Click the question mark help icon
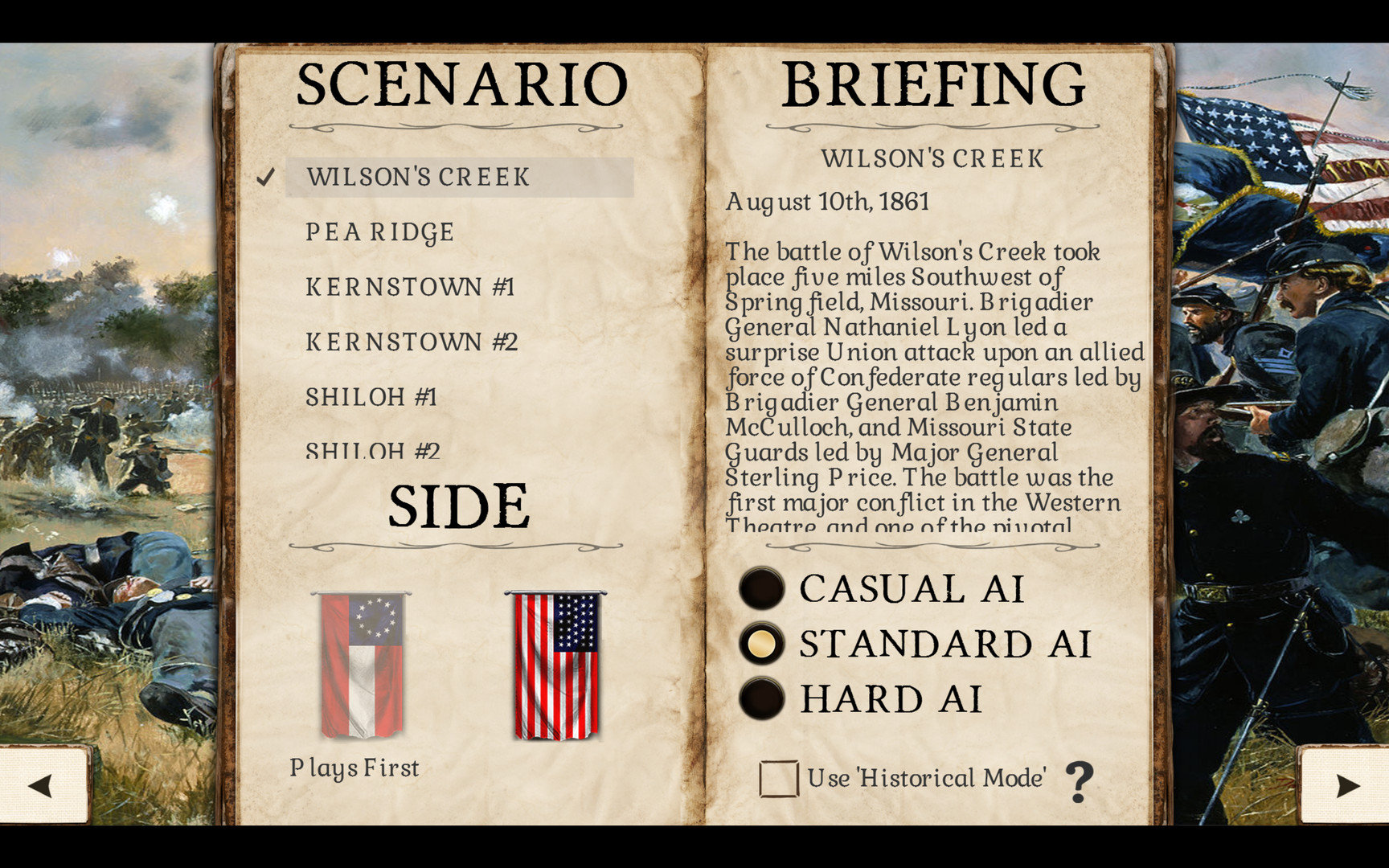Image resolution: width=1389 pixels, height=868 pixels. point(1081,778)
